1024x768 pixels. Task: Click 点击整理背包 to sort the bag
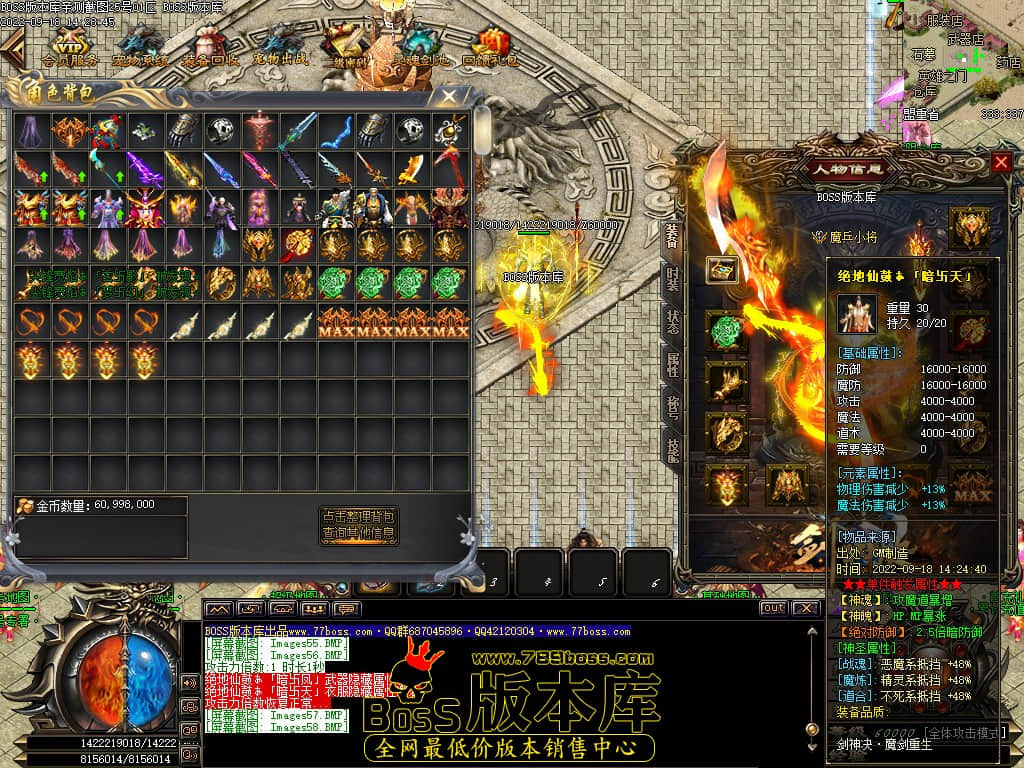[x=359, y=516]
